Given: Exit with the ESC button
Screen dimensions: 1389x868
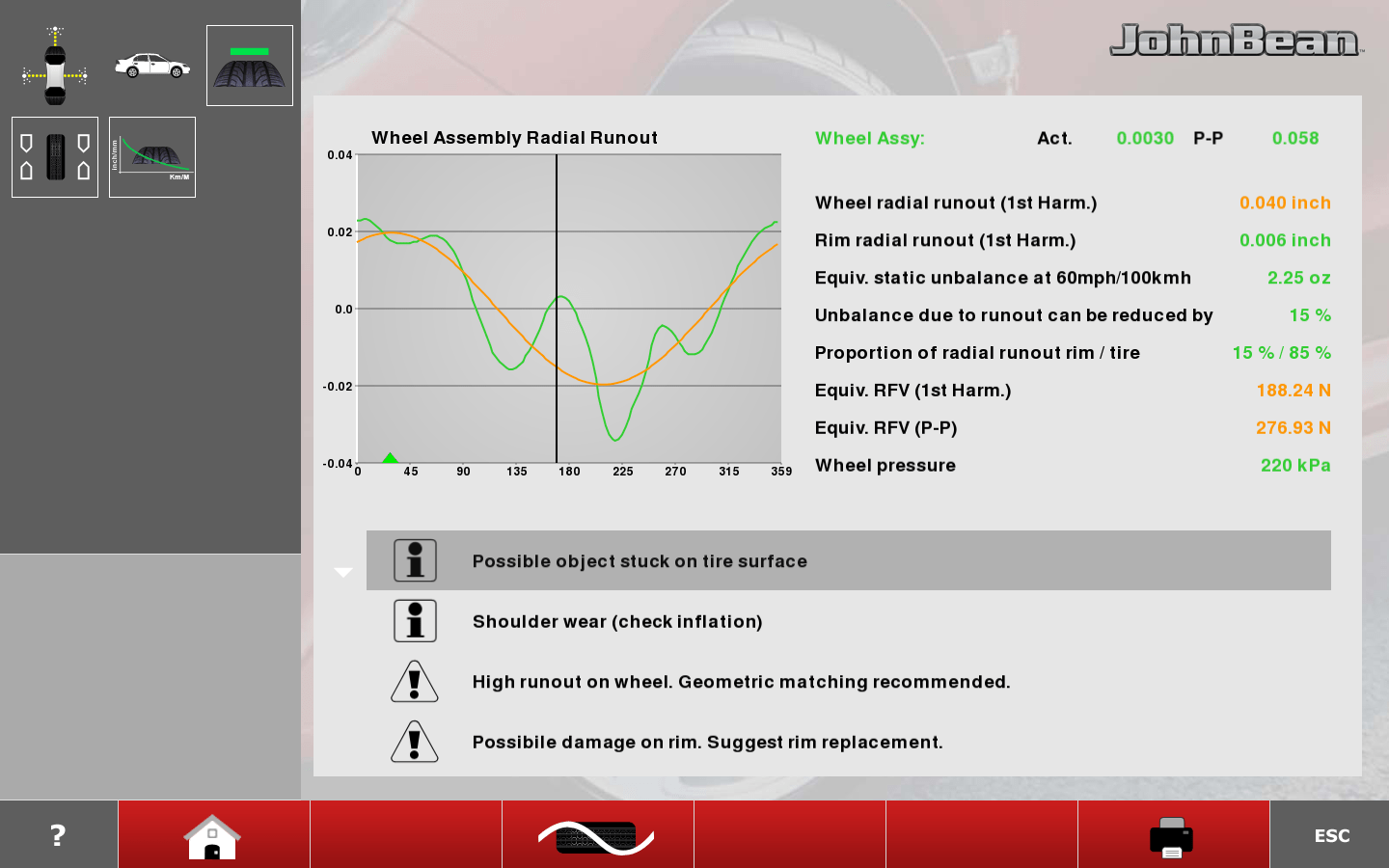Looking at the screenshot, I should point(1331,835).
